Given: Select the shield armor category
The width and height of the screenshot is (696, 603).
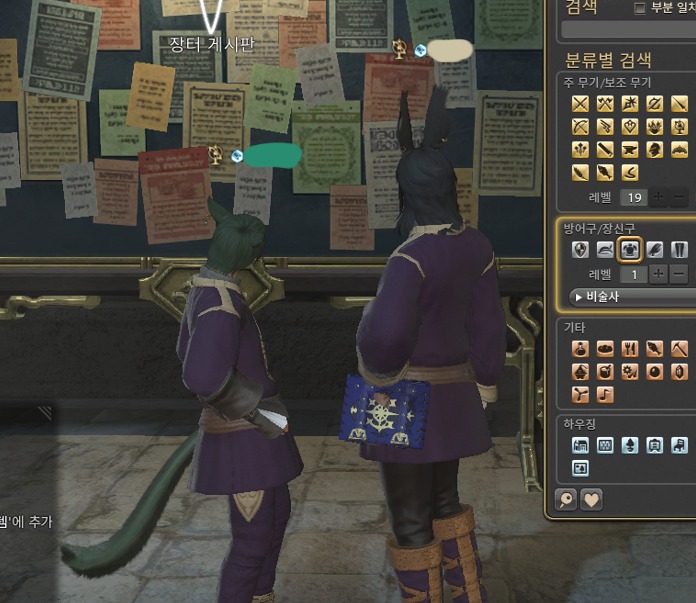Looking at the screenshot, I should tap(580, 250).
